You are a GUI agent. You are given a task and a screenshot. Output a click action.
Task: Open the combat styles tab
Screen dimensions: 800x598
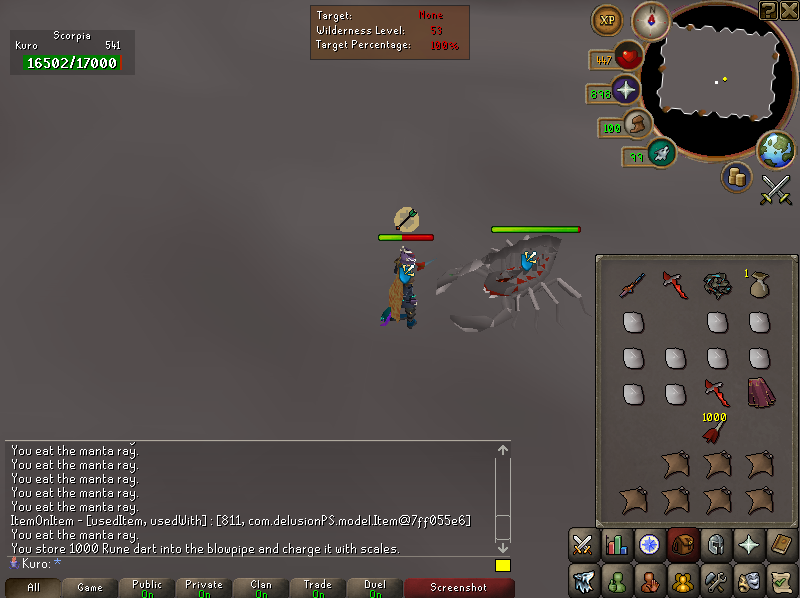(x=583, y=544)
